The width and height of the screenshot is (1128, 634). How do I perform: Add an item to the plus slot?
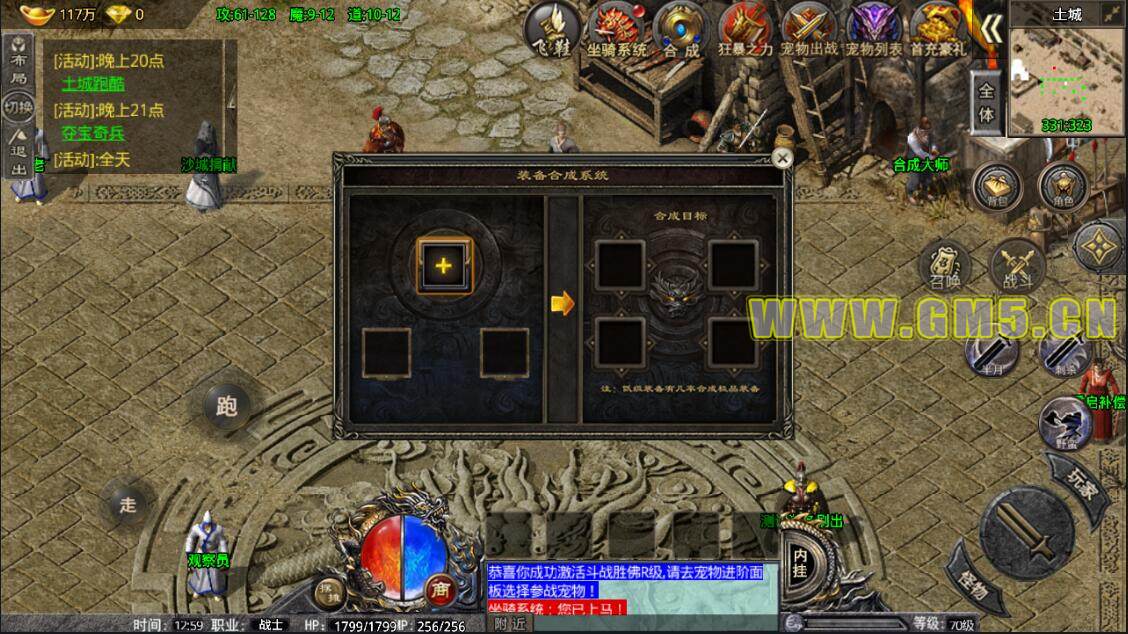(x=444, y=265)
